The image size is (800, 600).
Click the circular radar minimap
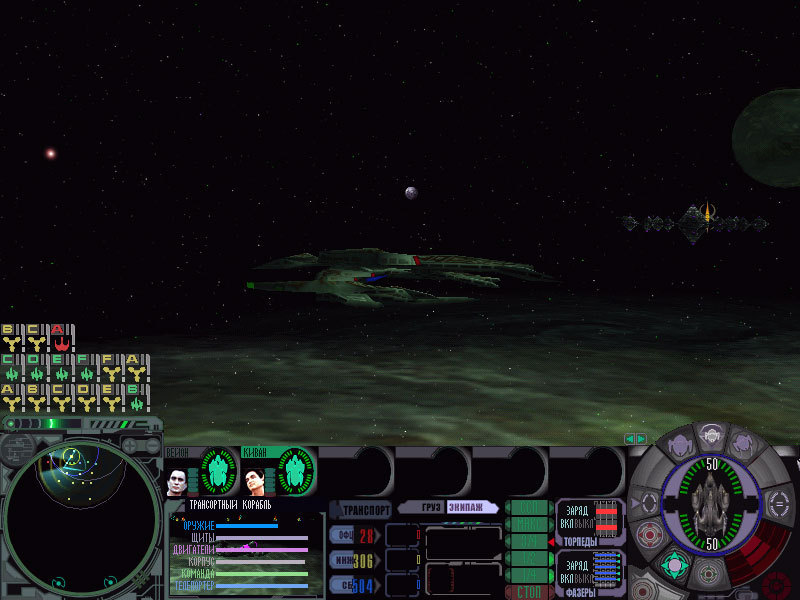80,517
